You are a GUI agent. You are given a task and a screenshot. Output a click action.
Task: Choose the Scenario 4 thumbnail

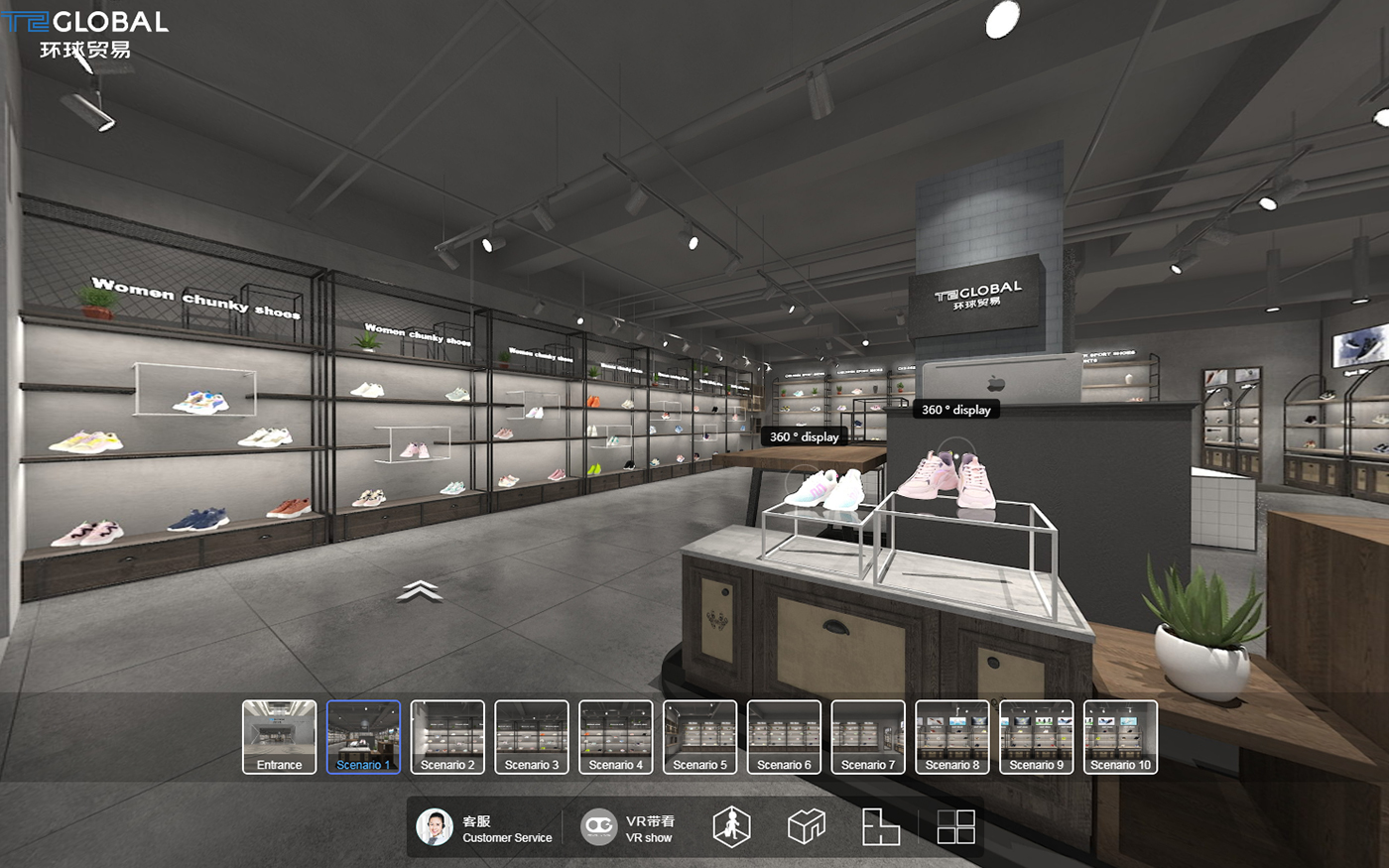(x=616, y=736)
